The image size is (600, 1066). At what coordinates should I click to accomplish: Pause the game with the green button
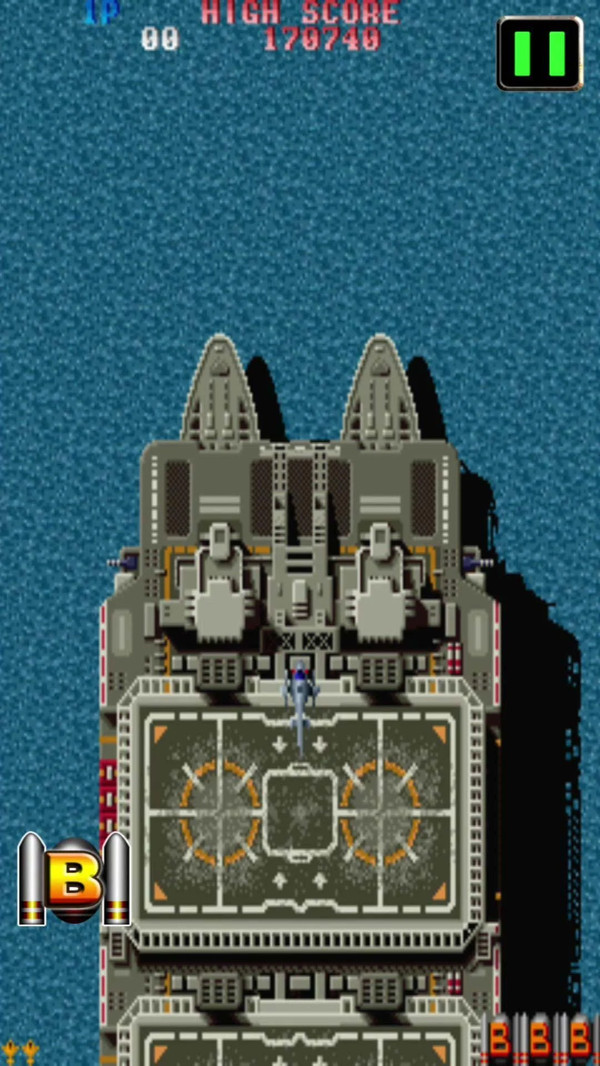tap(540, 53)
